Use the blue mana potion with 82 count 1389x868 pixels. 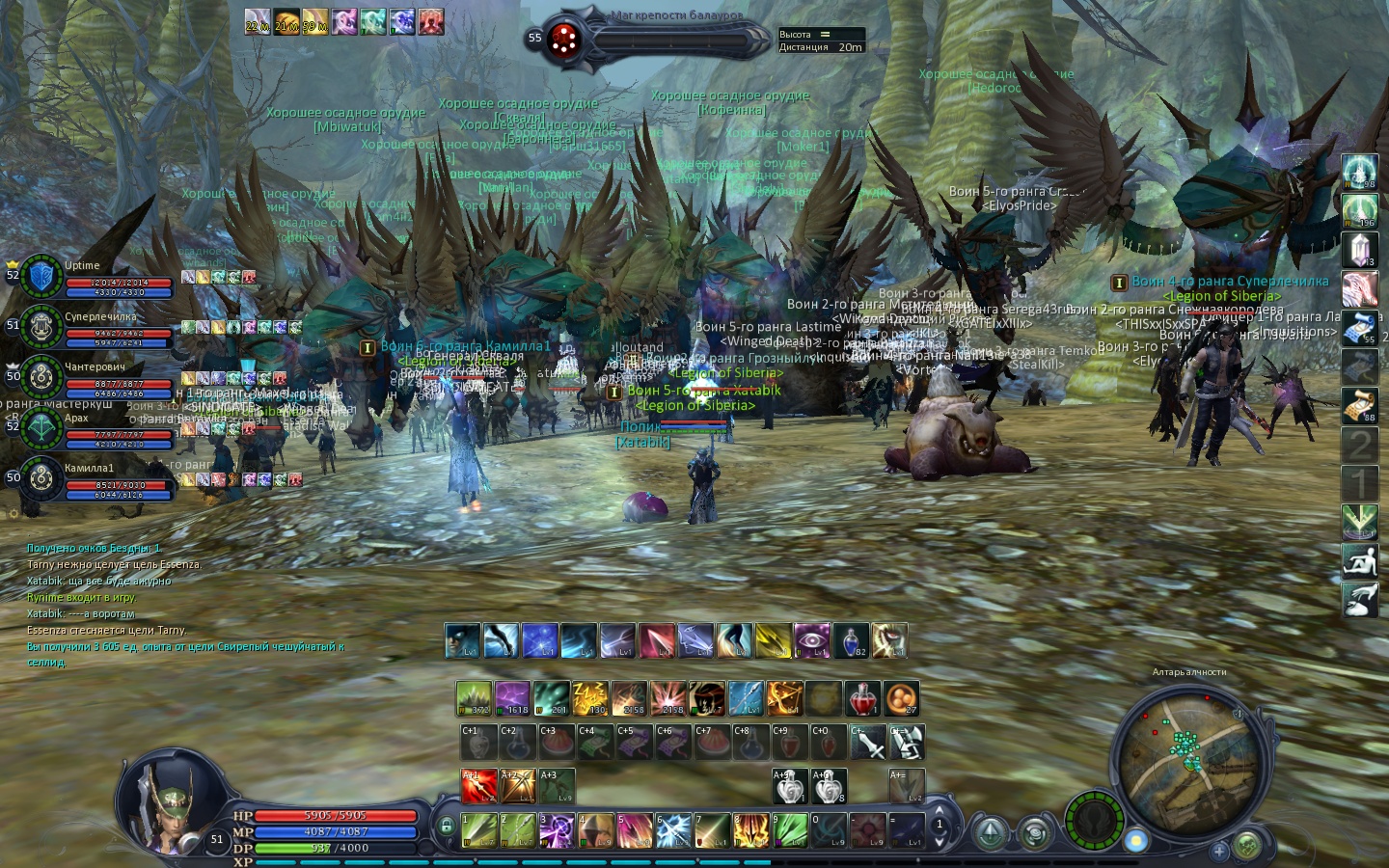pyautogui.click(x=850, y=640)
